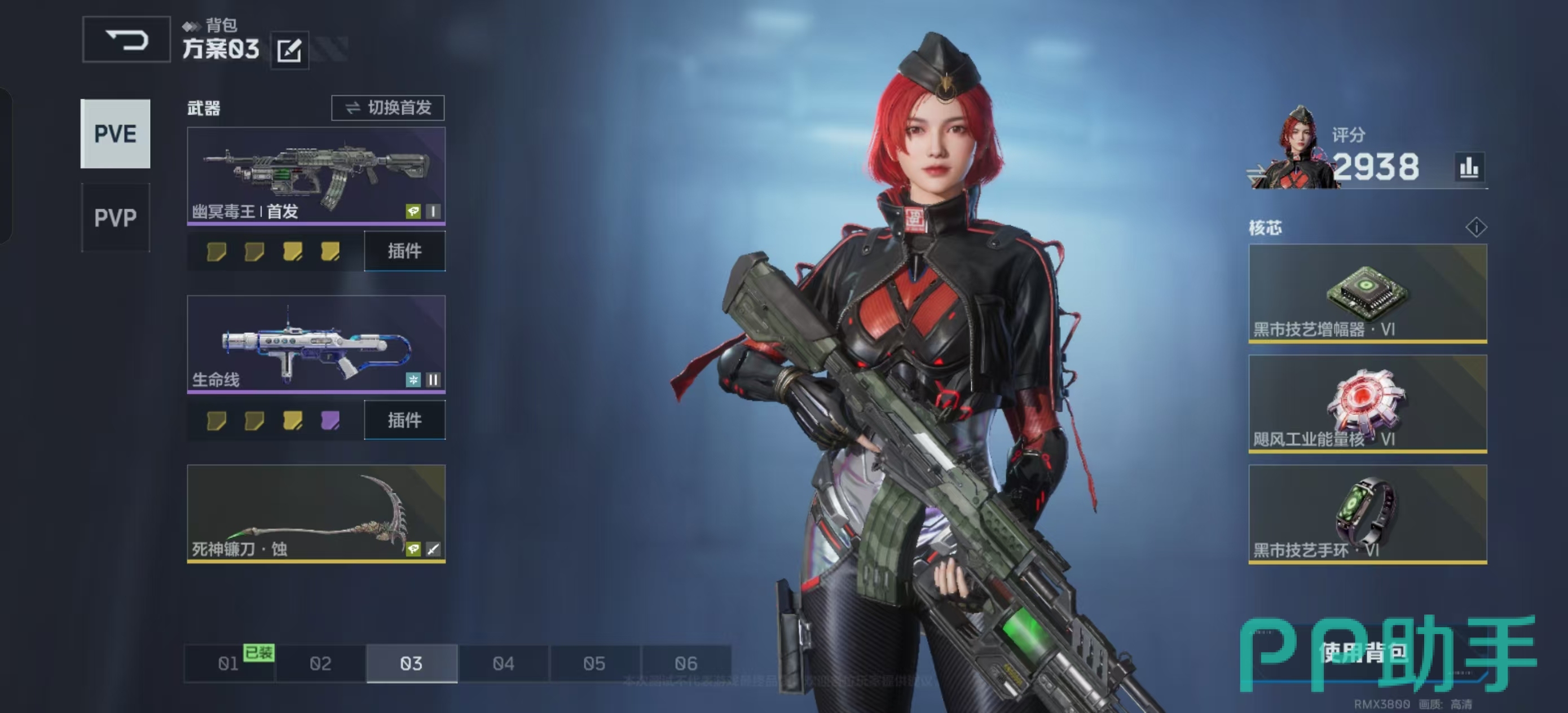Open 插件 for the 生命线 weapon

coord(405,420)
